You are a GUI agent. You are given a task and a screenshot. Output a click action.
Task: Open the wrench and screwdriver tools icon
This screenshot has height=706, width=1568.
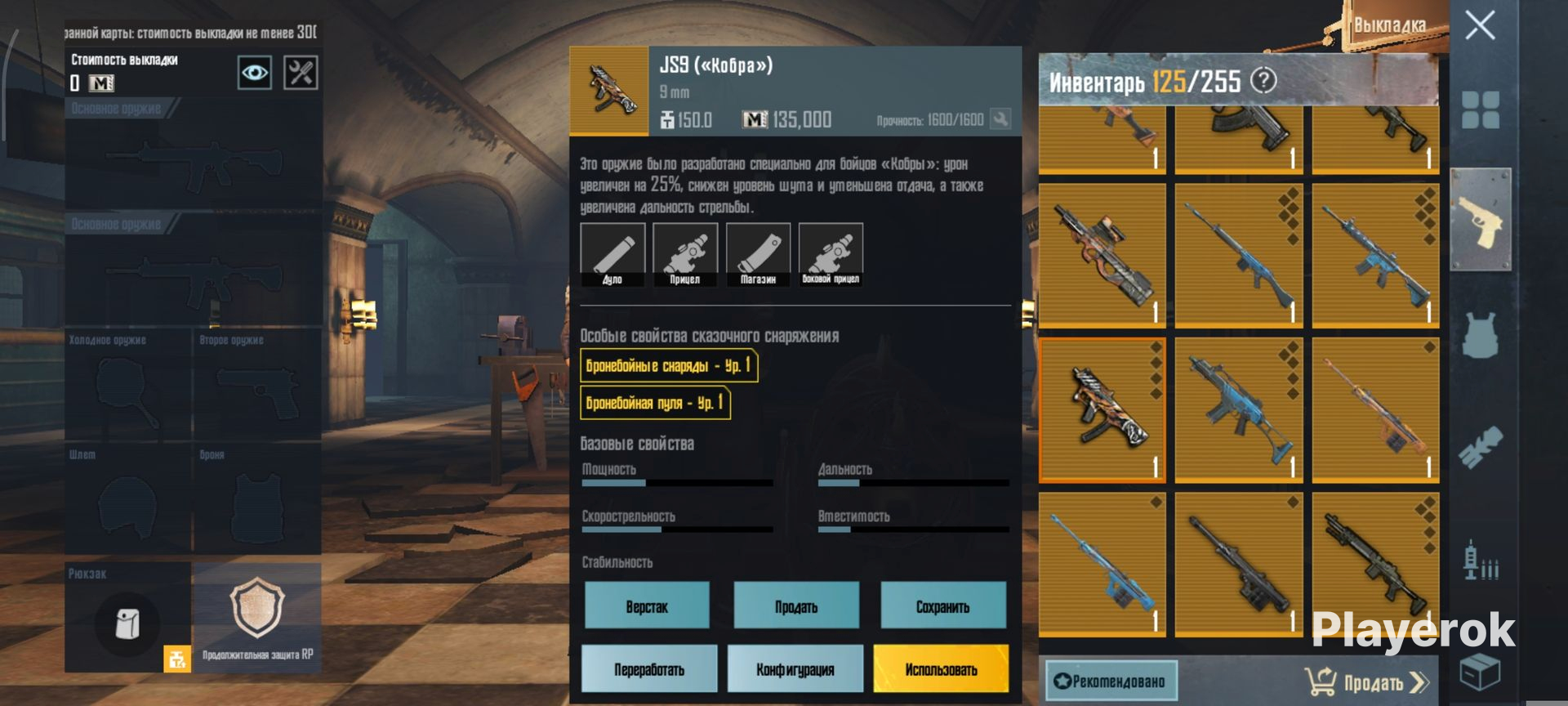click(301, 73)
